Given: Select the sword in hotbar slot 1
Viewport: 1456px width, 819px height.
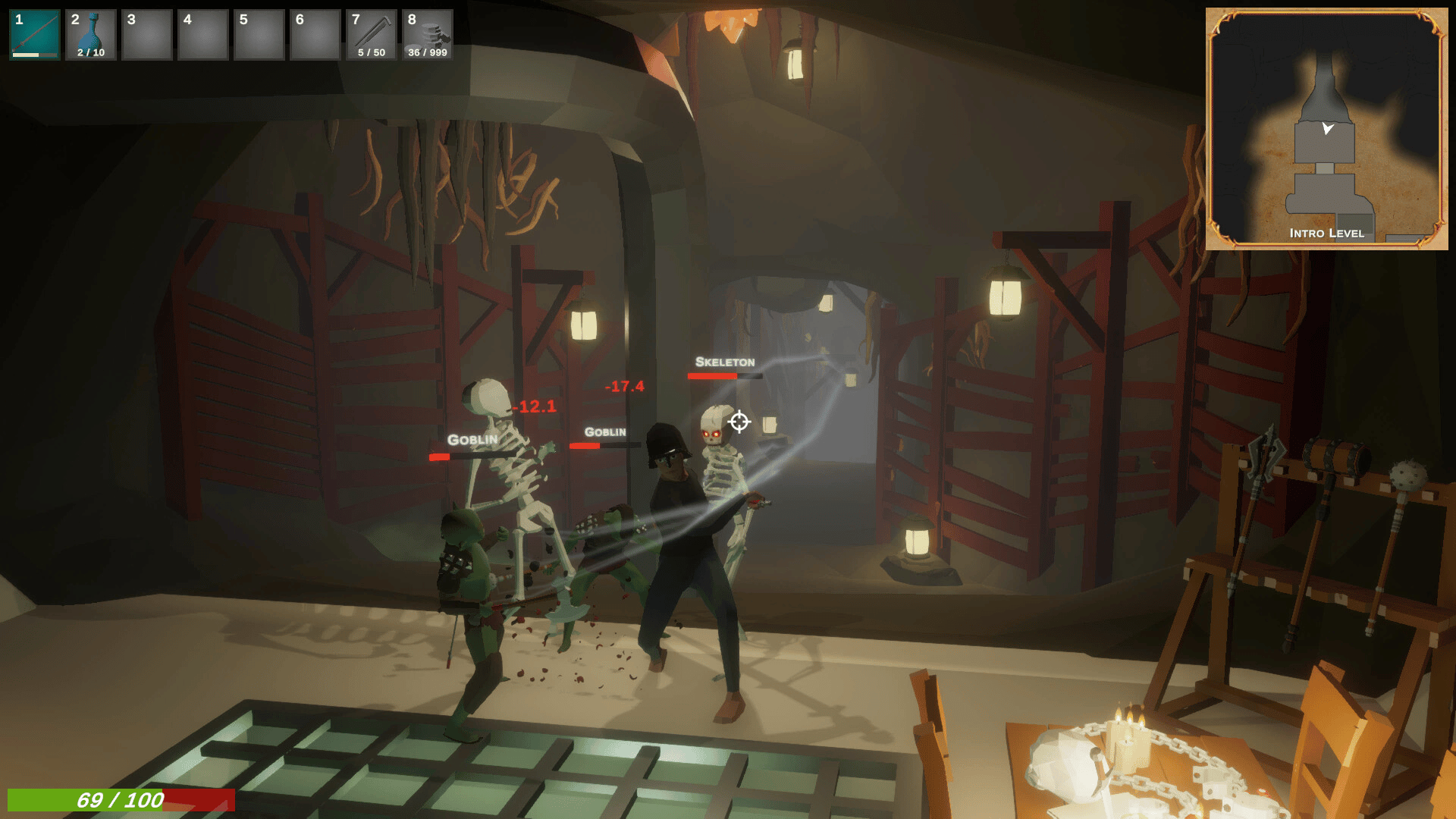Looking at the screenshot, I should pyautogui.click(x=35, y=35).
